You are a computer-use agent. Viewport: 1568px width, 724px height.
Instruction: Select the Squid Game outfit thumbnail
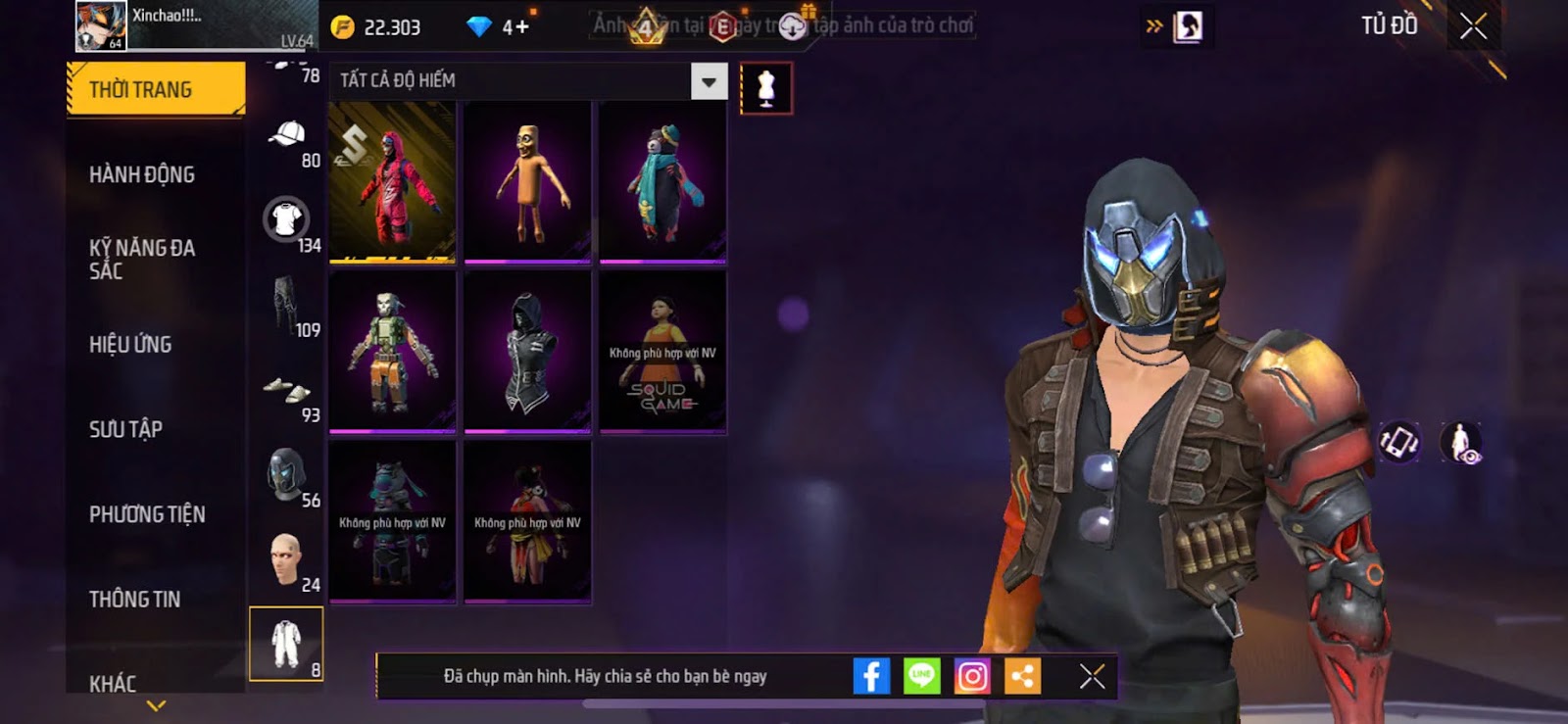[x=662, y=351]
